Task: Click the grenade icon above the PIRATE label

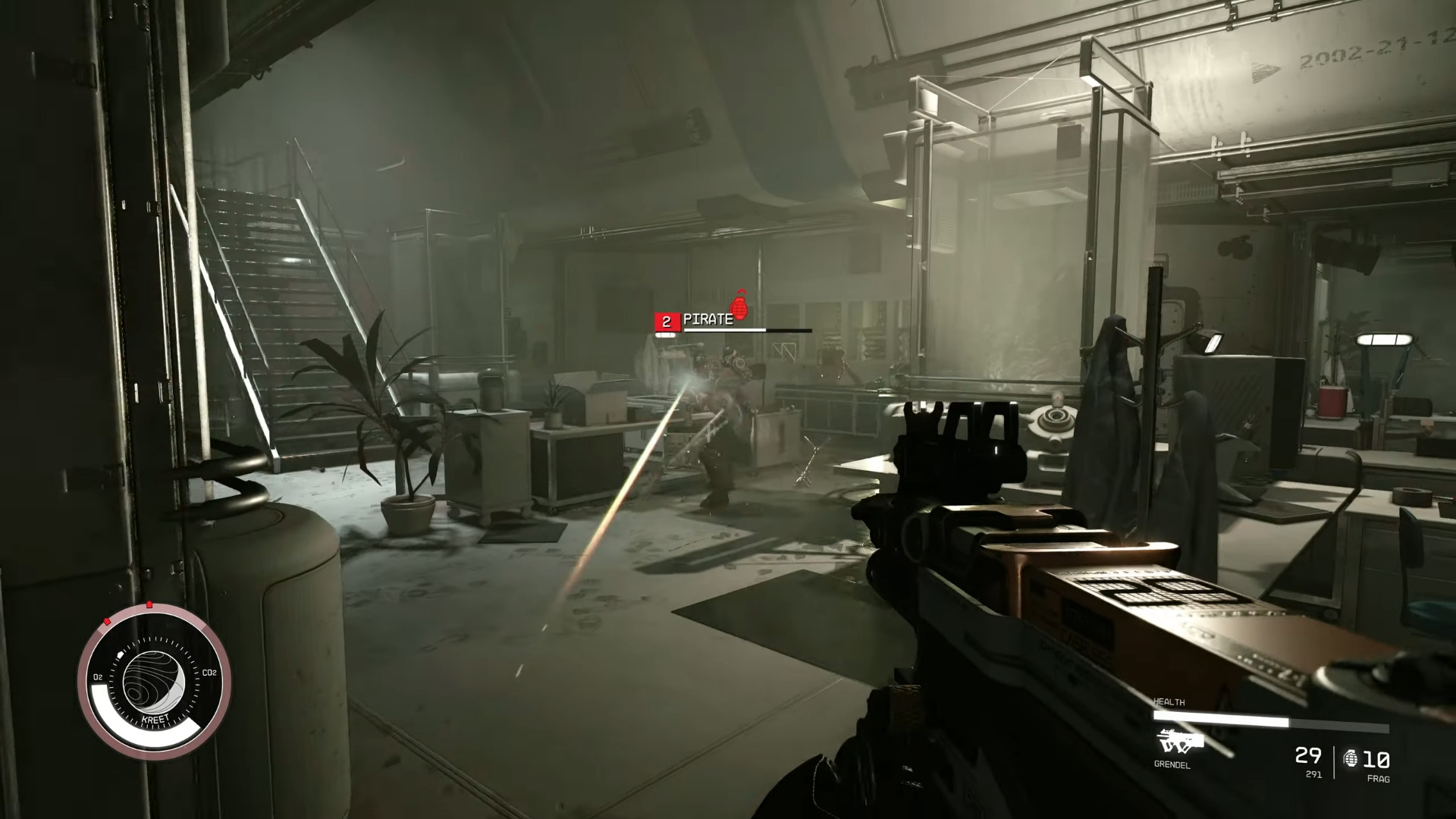Action: [739, 308]
